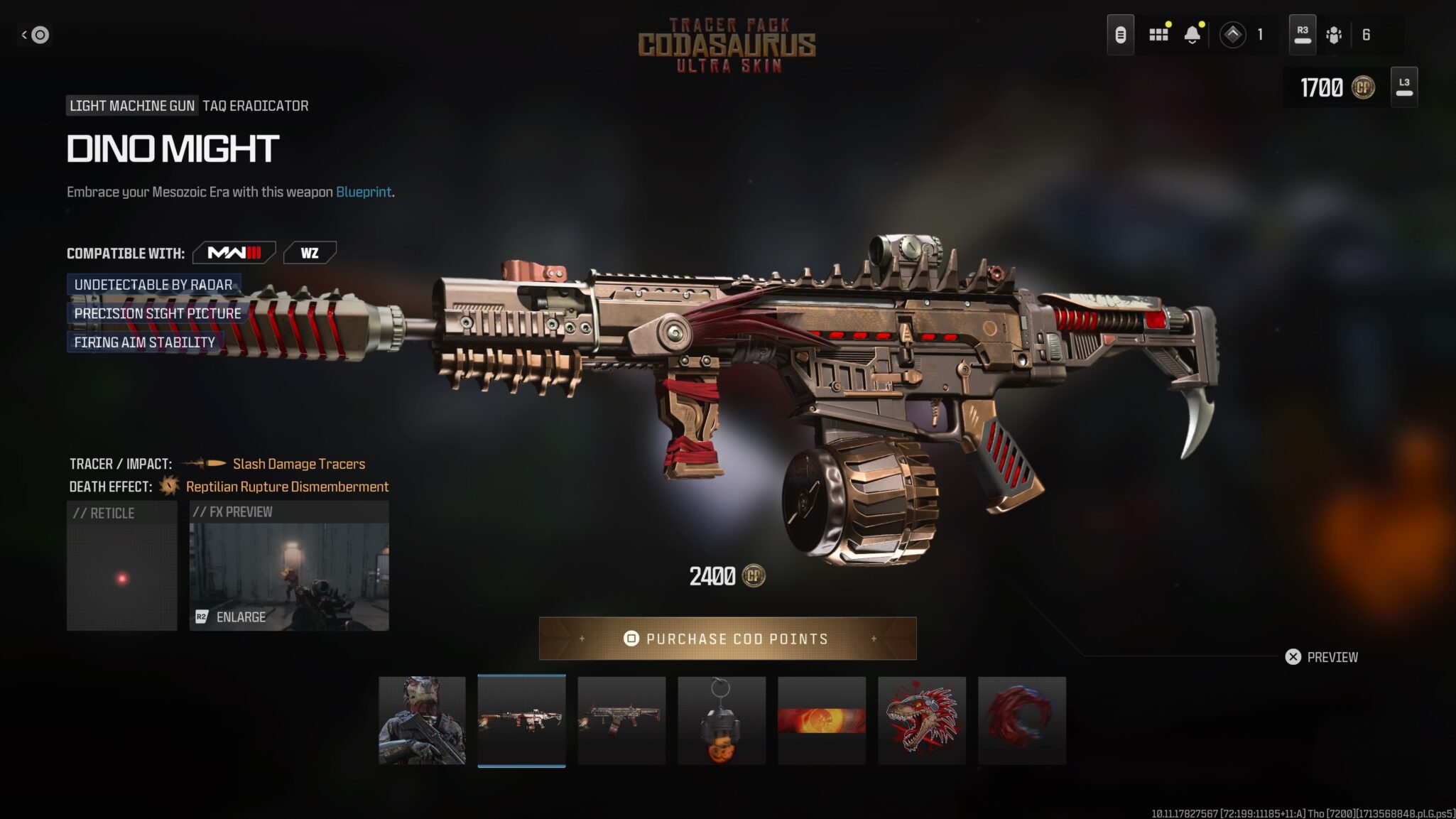The width and height of the screenshot is (1456, 819).
Task: Click the Purchase COD Points button
Action: 727,639
